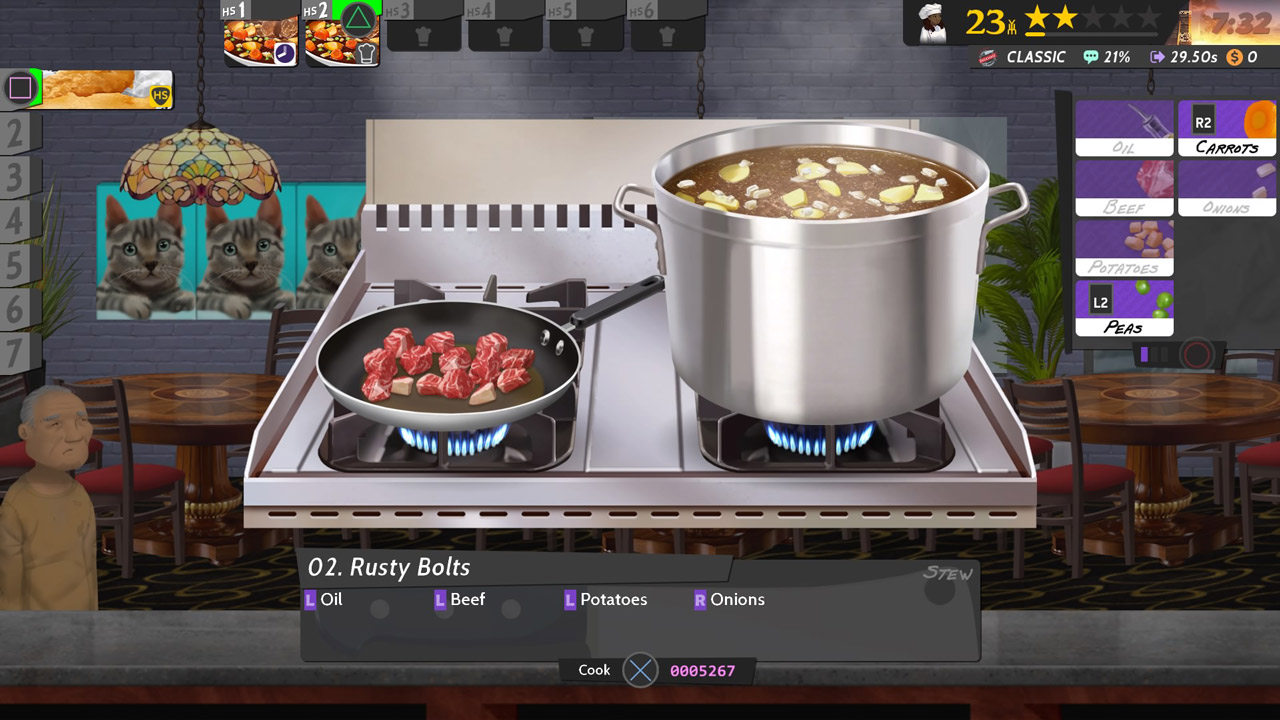Click the score counter reading 0005267
This screenshot has width=1280, height=720.
[x=703, y=670]
